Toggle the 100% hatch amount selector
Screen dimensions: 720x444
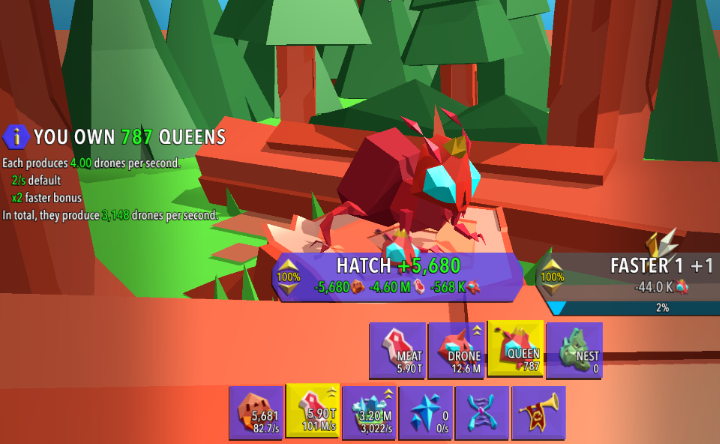[288, 276]
